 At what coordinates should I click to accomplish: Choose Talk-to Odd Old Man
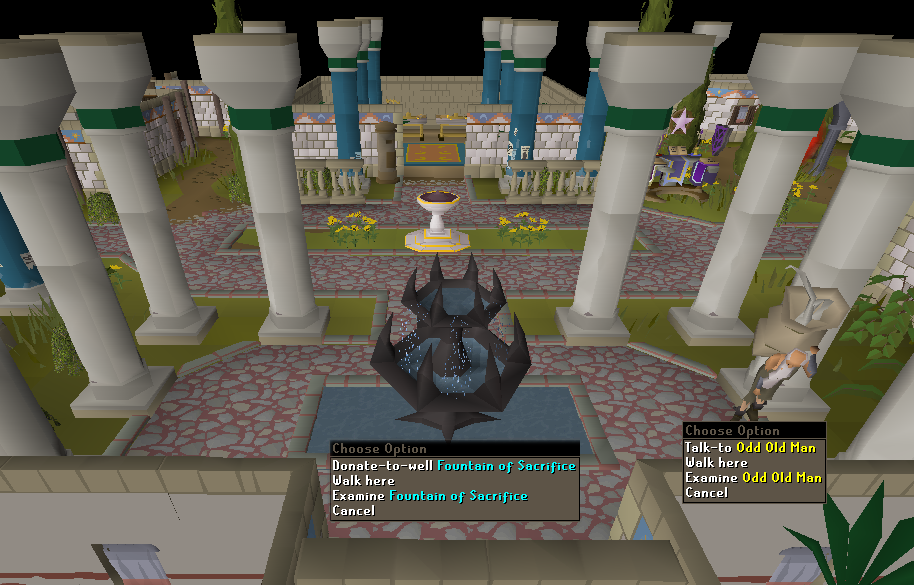click(750, 448)
